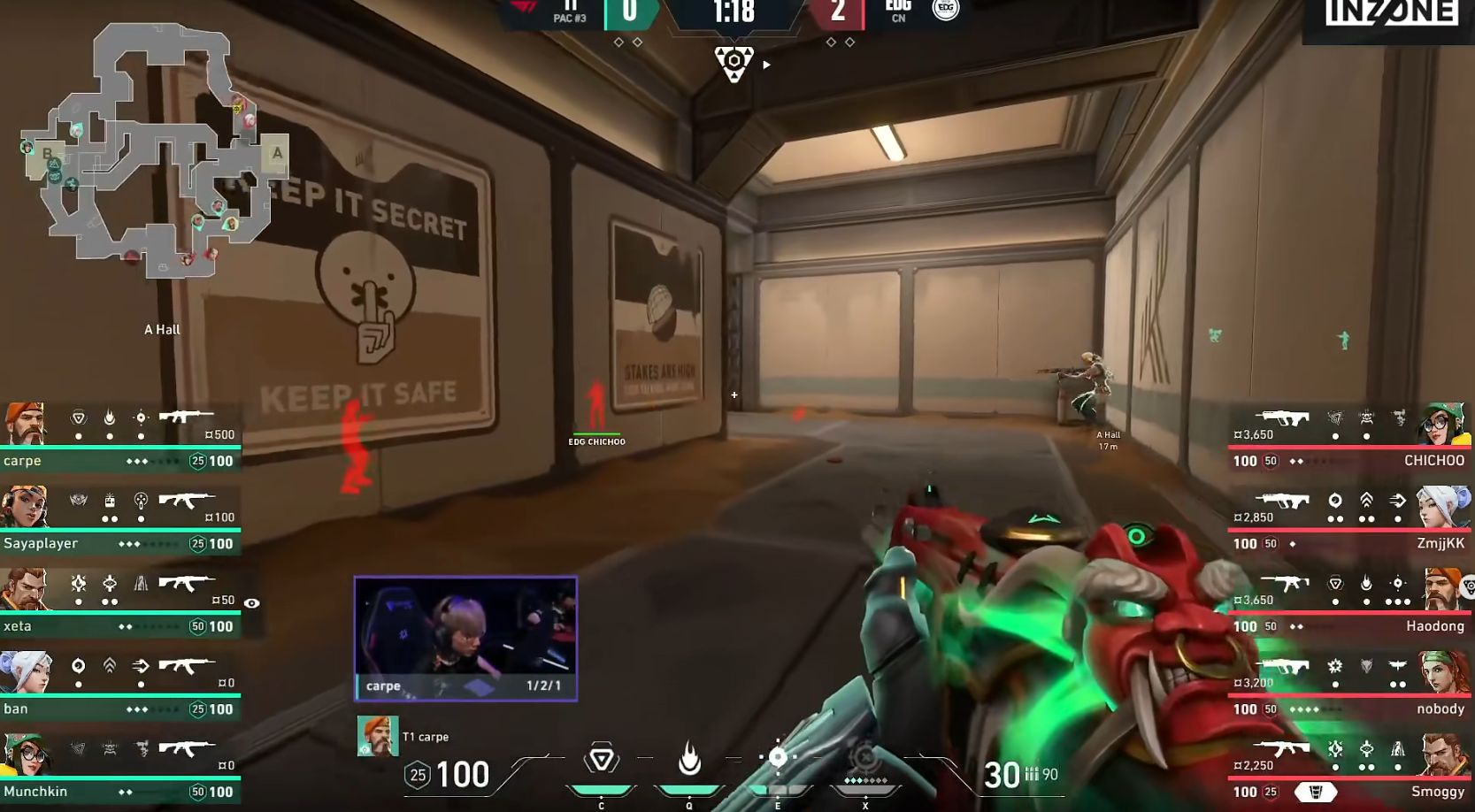The height and width of the screenshot is (812, 1475).
Task: Select Smoggy's player row
Action: pos(1349,768)
